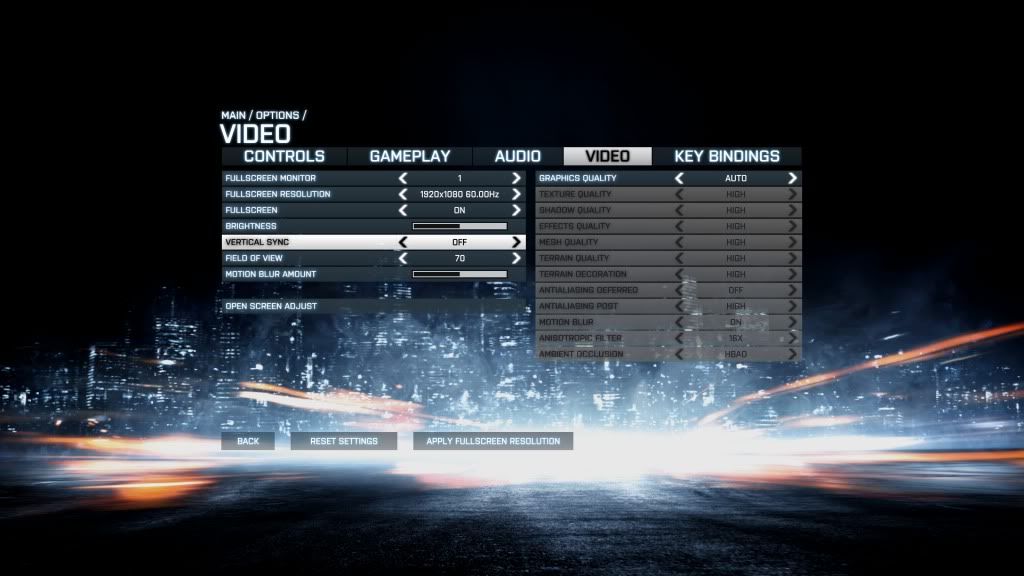Toggle Fullscreen with its right arrow
The height and width of the screenshot is (576, 1024).
pyautogui.click(x=517, y=210)
